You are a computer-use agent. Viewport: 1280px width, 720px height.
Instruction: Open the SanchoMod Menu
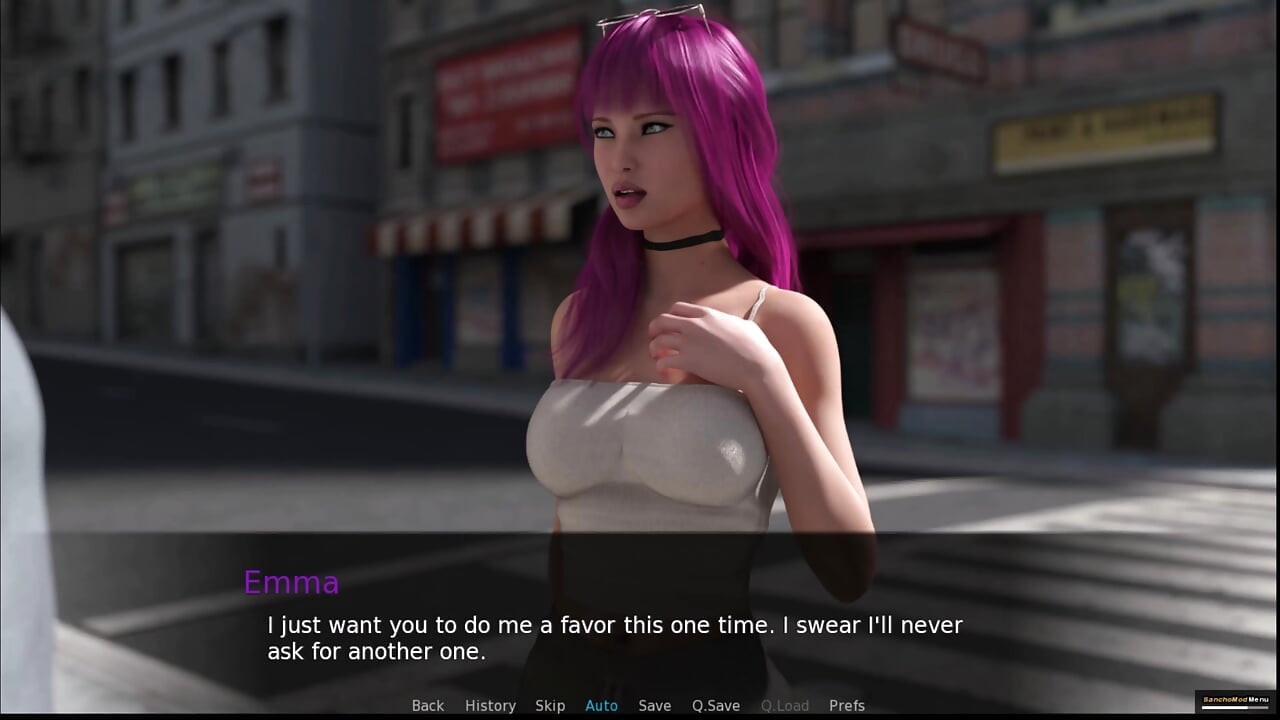pos(1235,700)
